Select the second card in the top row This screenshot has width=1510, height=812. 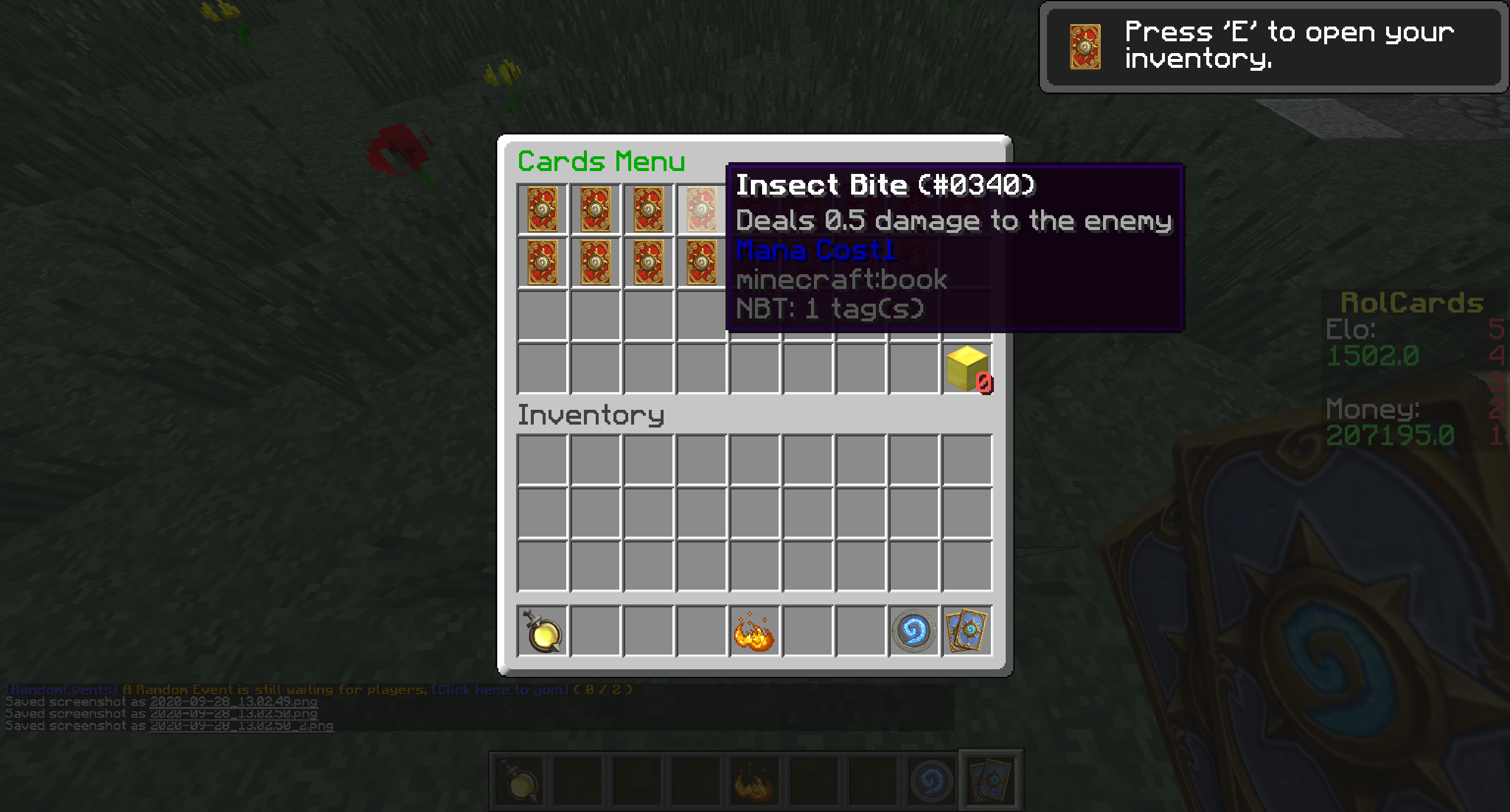point(596,209)
